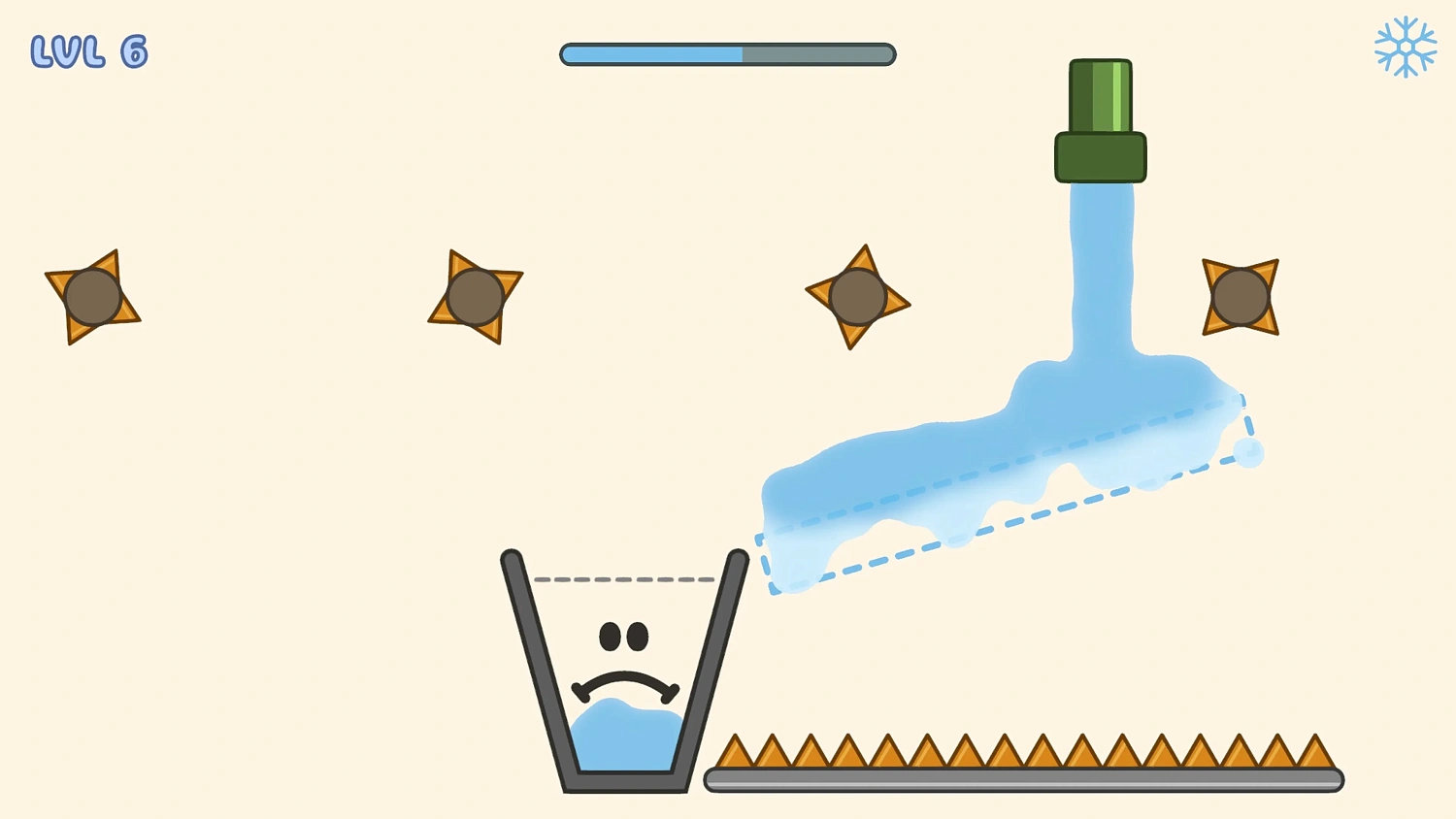Click the sad face on the glass
Viewport: 1456px width, 819px height.
point(626,660)
